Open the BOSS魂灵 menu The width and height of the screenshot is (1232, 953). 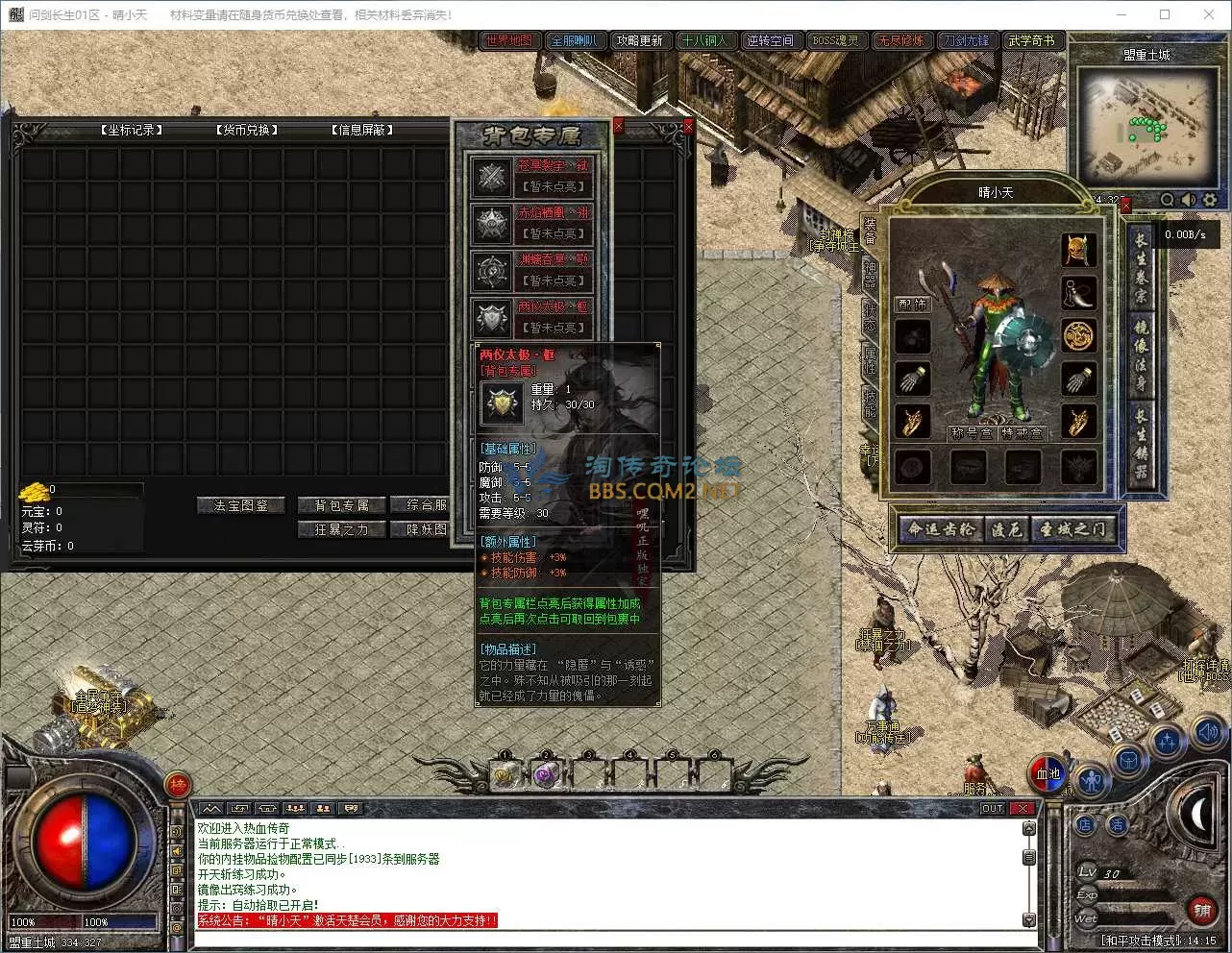(835, 40)
